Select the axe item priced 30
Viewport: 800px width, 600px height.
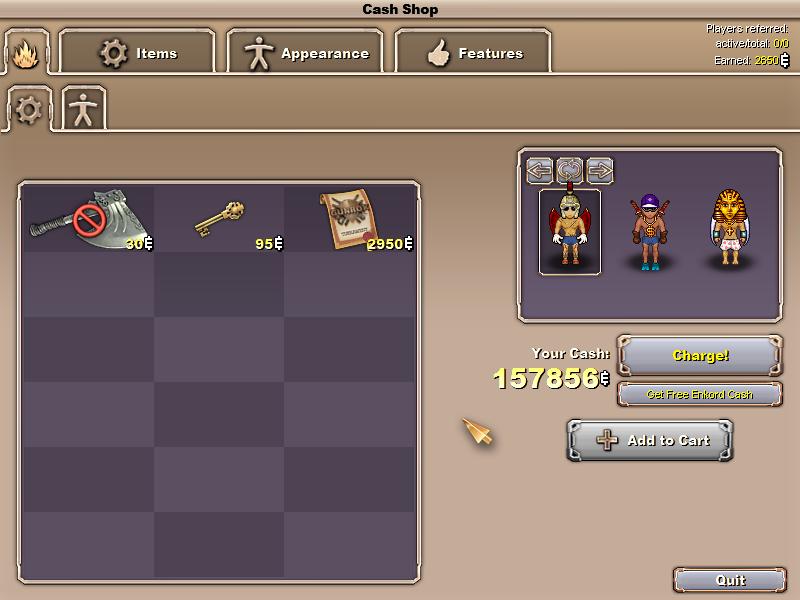pyautogui.click(x=89, y=219)
